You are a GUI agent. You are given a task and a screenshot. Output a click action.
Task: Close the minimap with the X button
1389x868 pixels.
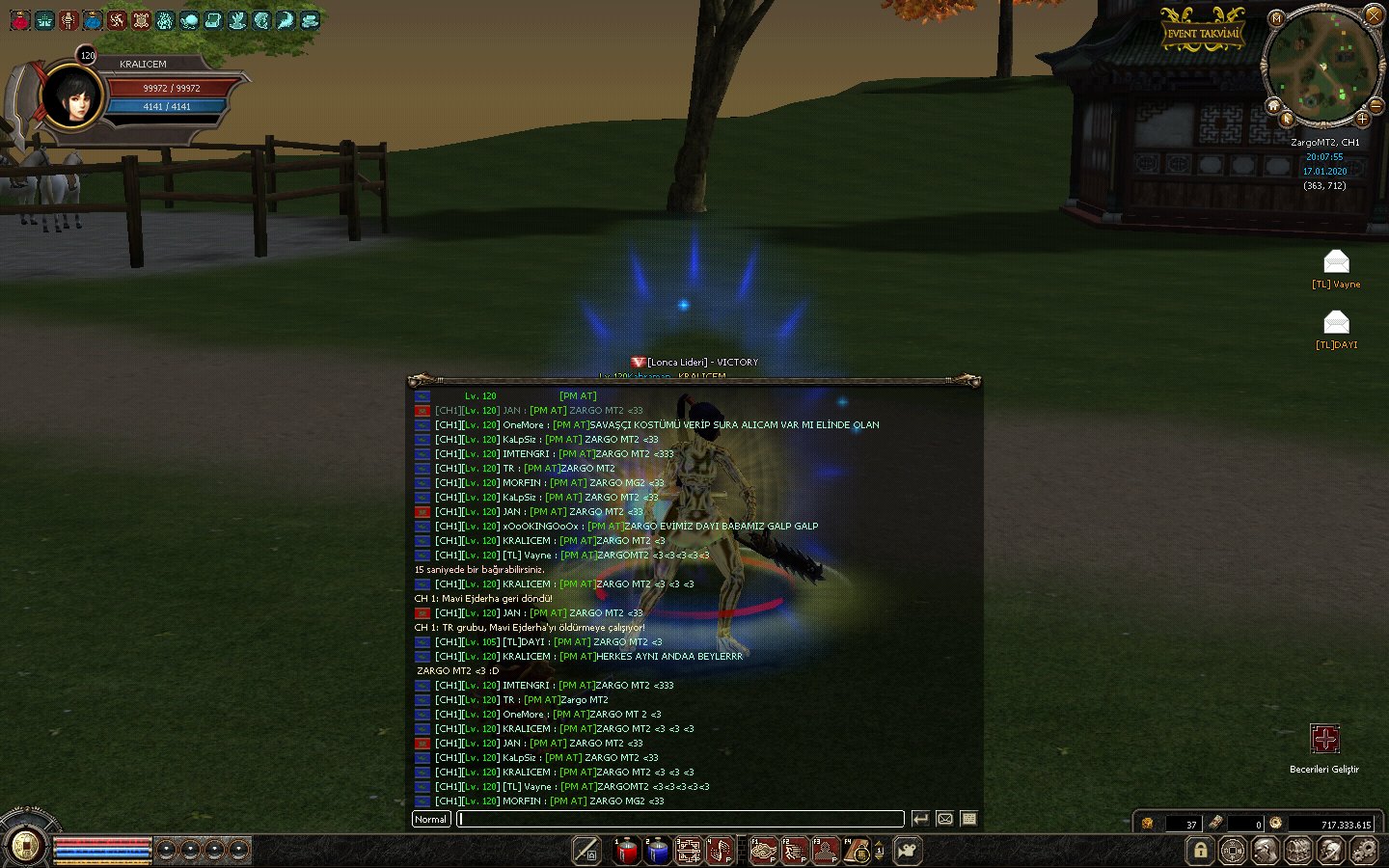pos(1374,14)
